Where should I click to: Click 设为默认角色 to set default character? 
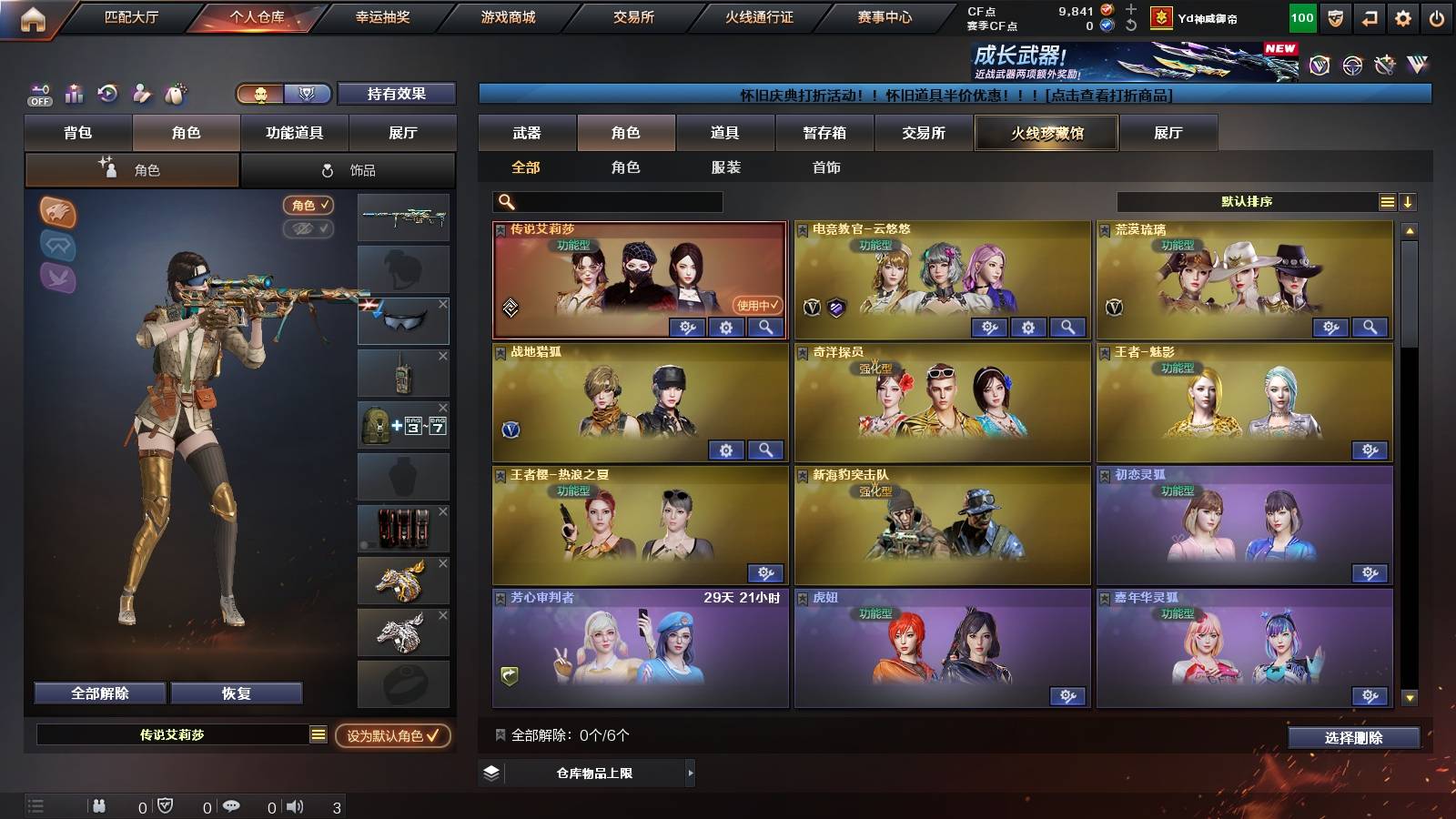[x=393, y=737]
